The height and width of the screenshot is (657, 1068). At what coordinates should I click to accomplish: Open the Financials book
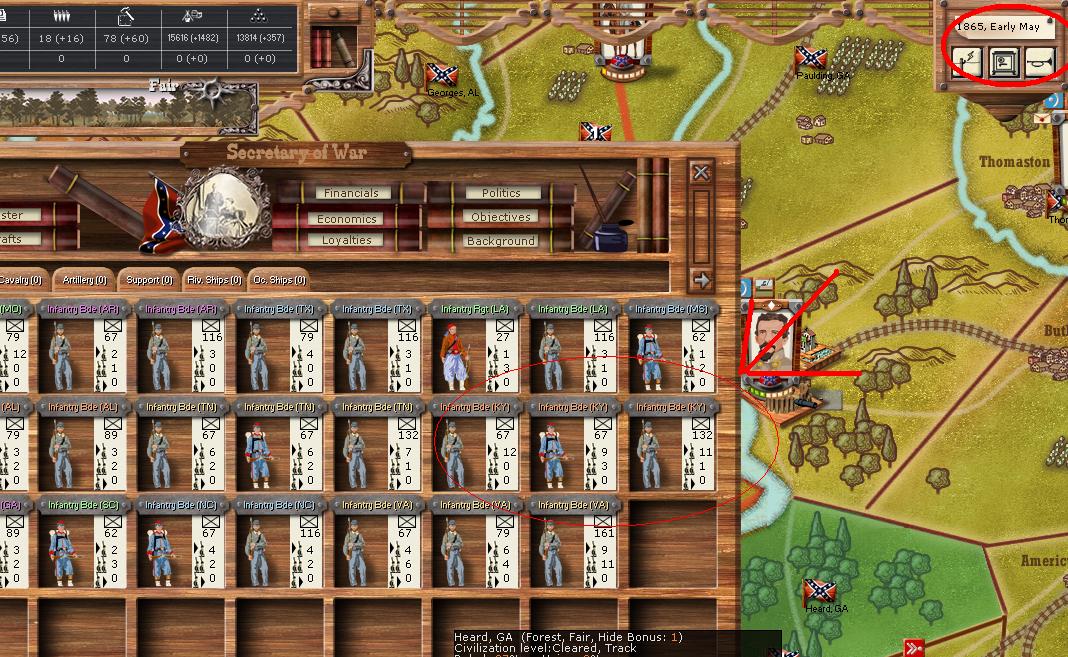click(x=351, y=193)
